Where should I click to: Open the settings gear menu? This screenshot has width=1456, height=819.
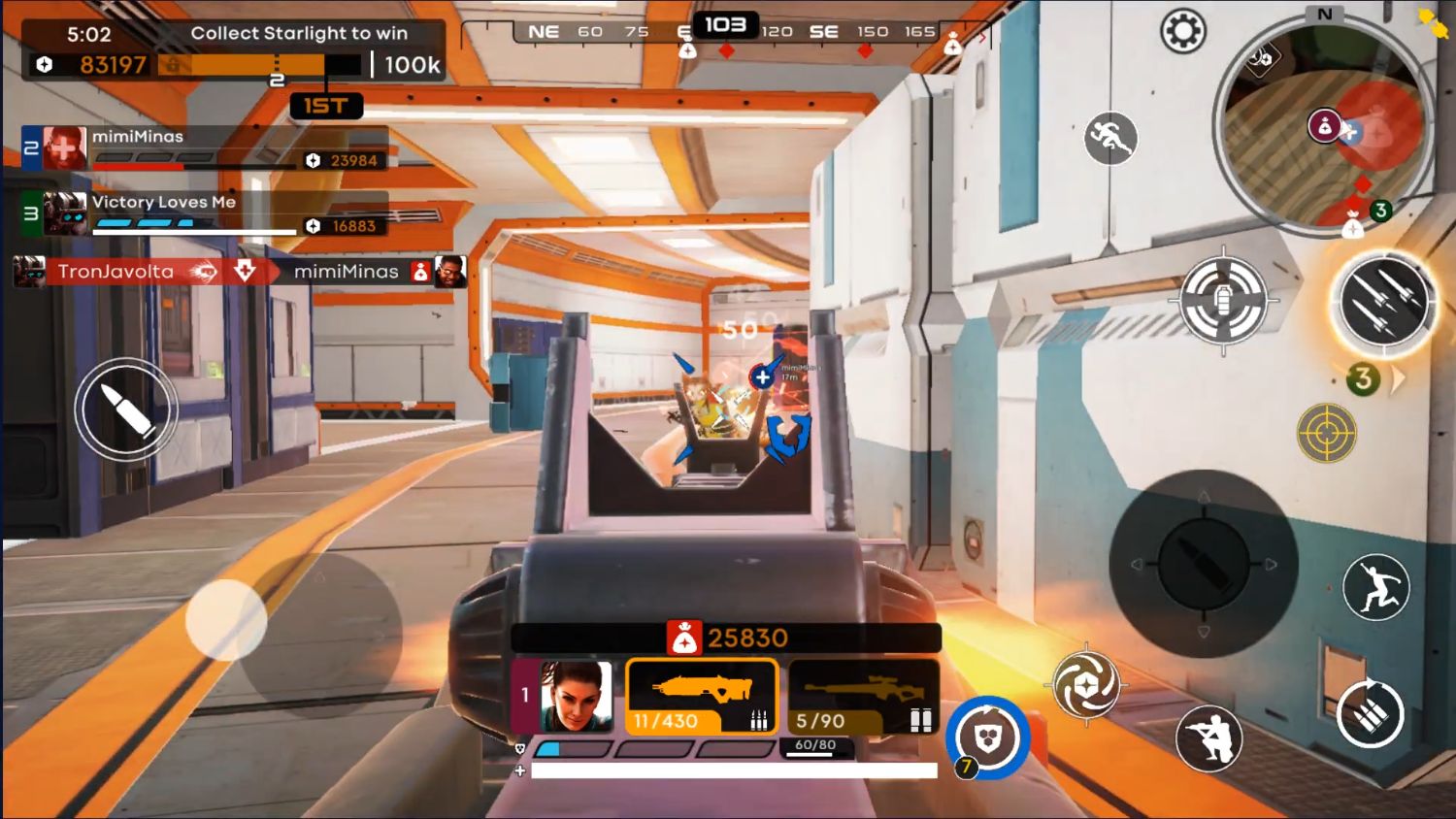tap(1182, 31)
